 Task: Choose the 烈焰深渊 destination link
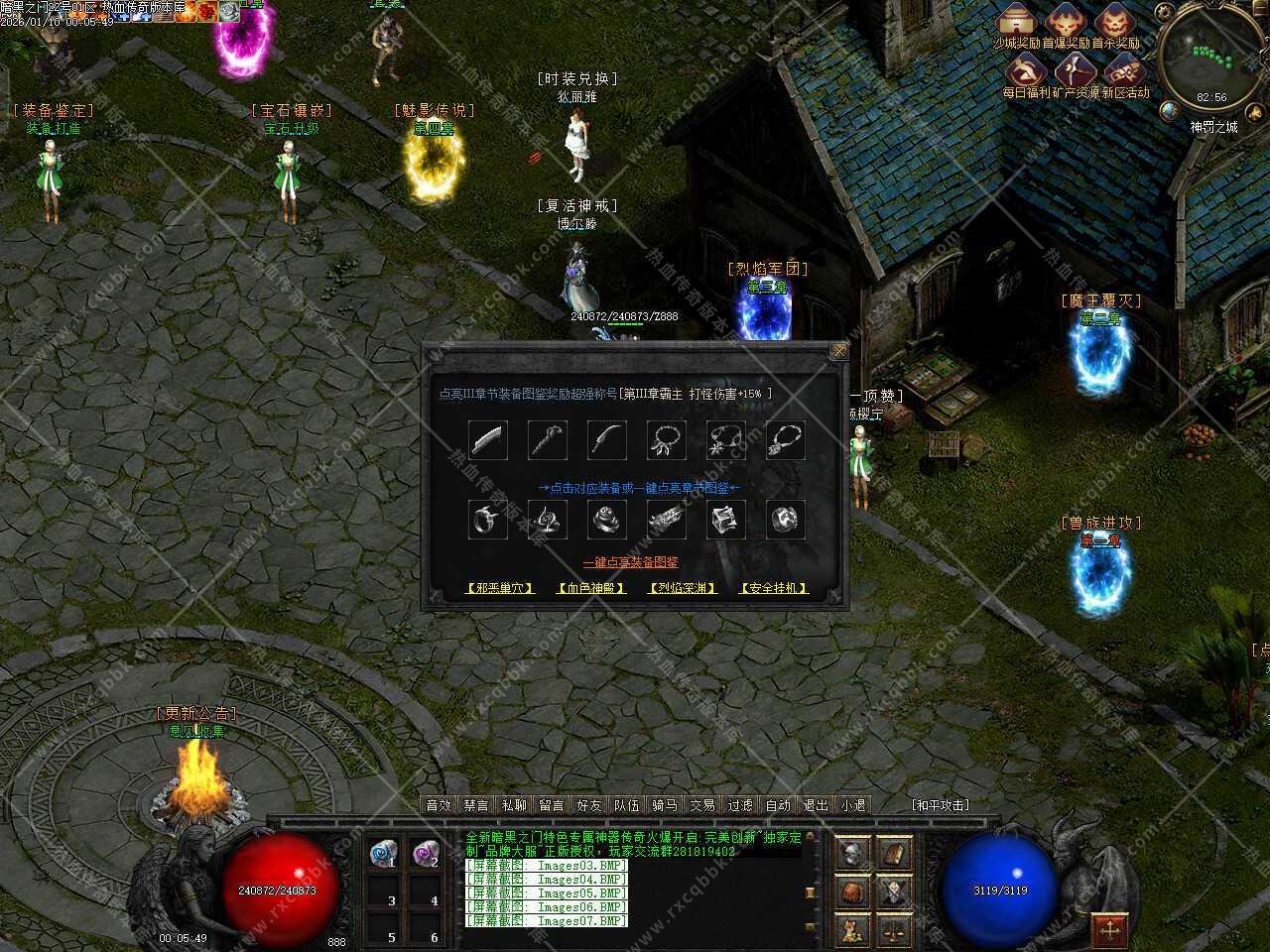[683, 588]
